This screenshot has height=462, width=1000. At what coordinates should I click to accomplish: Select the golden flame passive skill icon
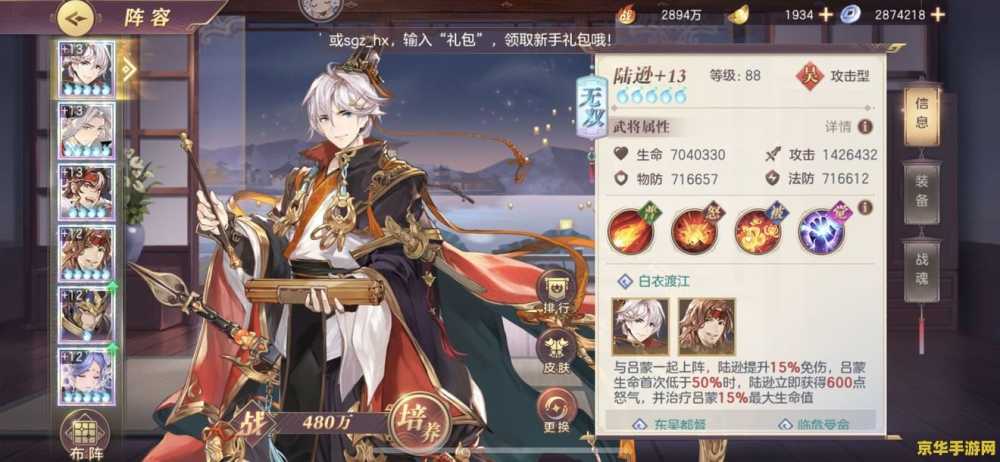click(758, 229)
